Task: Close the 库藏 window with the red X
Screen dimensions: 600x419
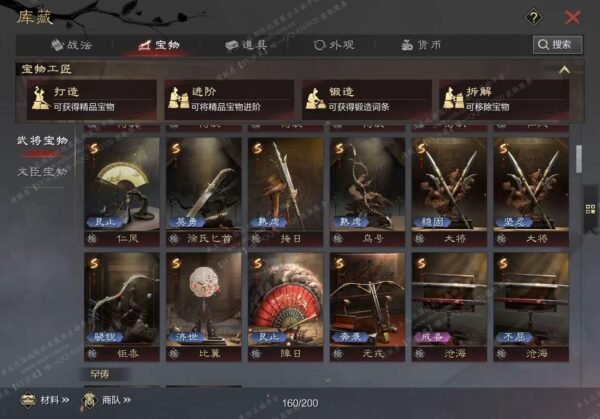Action: 572,17
